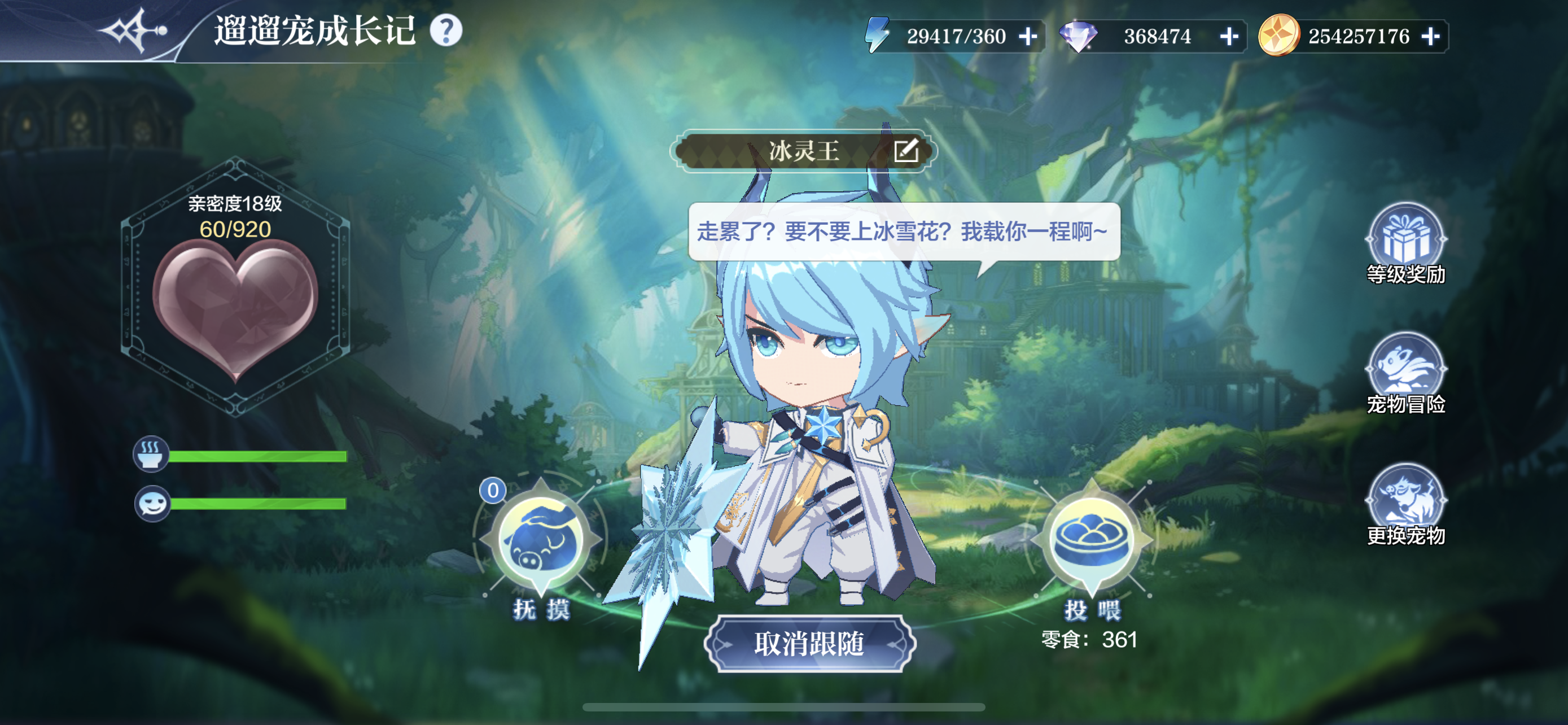The width and height of the screenshot is (1568, 725).
Task: Edit the pet name 冰灵王
Action: [x=906, y=150]
